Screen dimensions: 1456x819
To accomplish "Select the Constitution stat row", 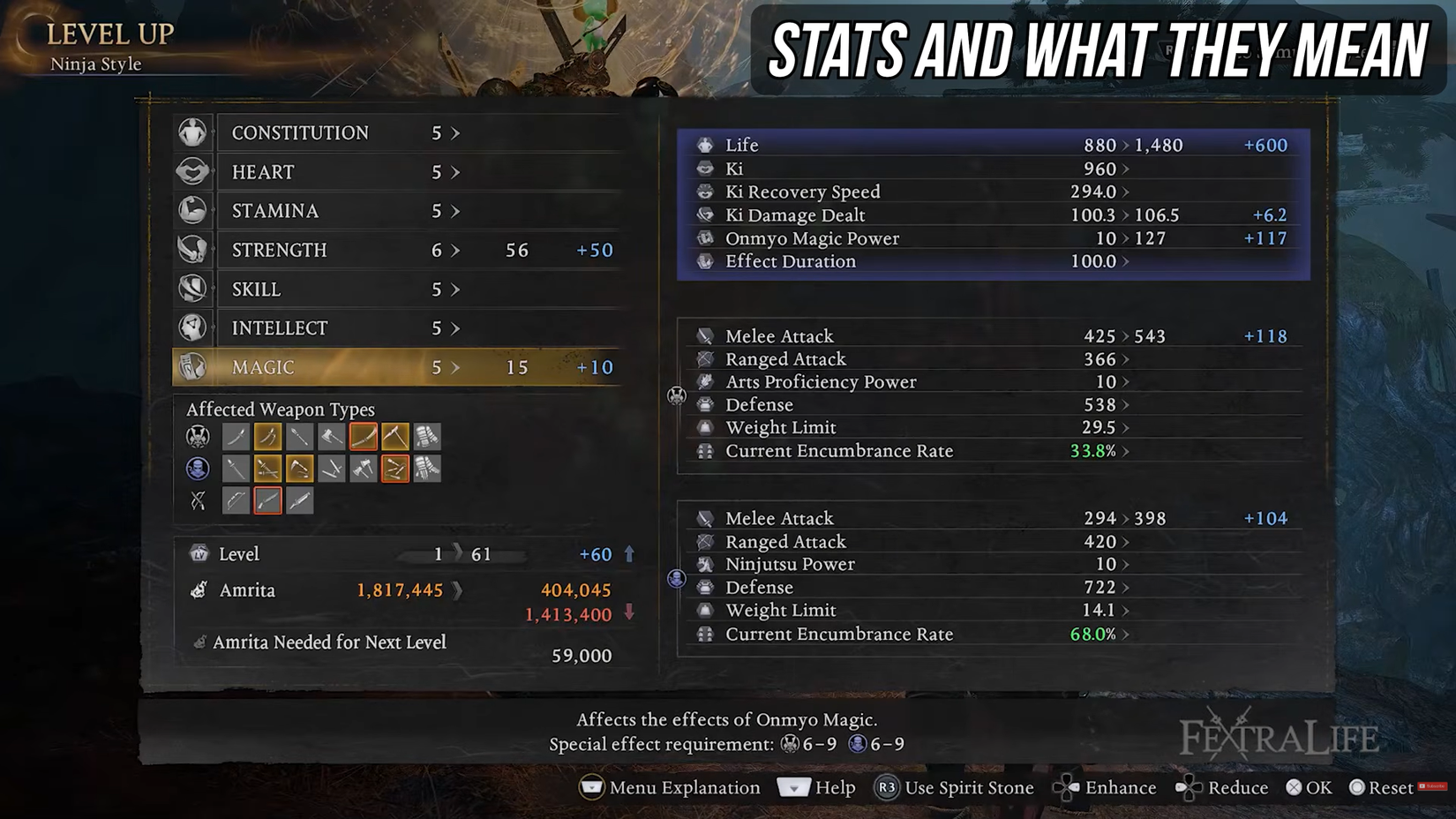I will [x=397, y=132].
